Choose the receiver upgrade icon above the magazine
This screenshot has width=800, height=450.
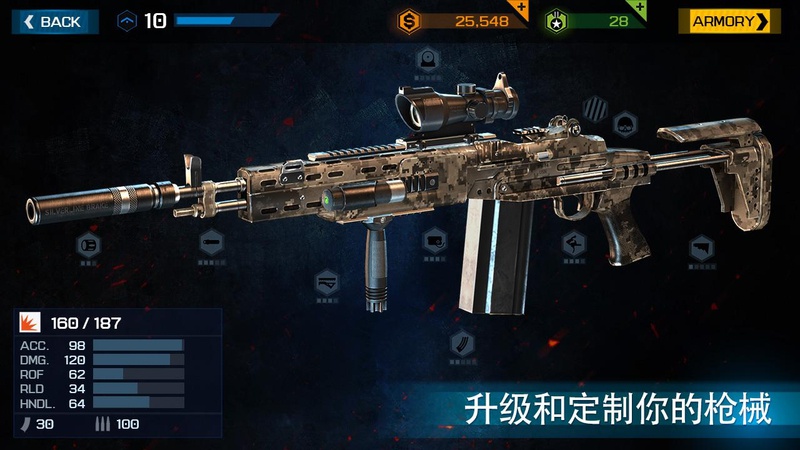click(x=434, y=240)
